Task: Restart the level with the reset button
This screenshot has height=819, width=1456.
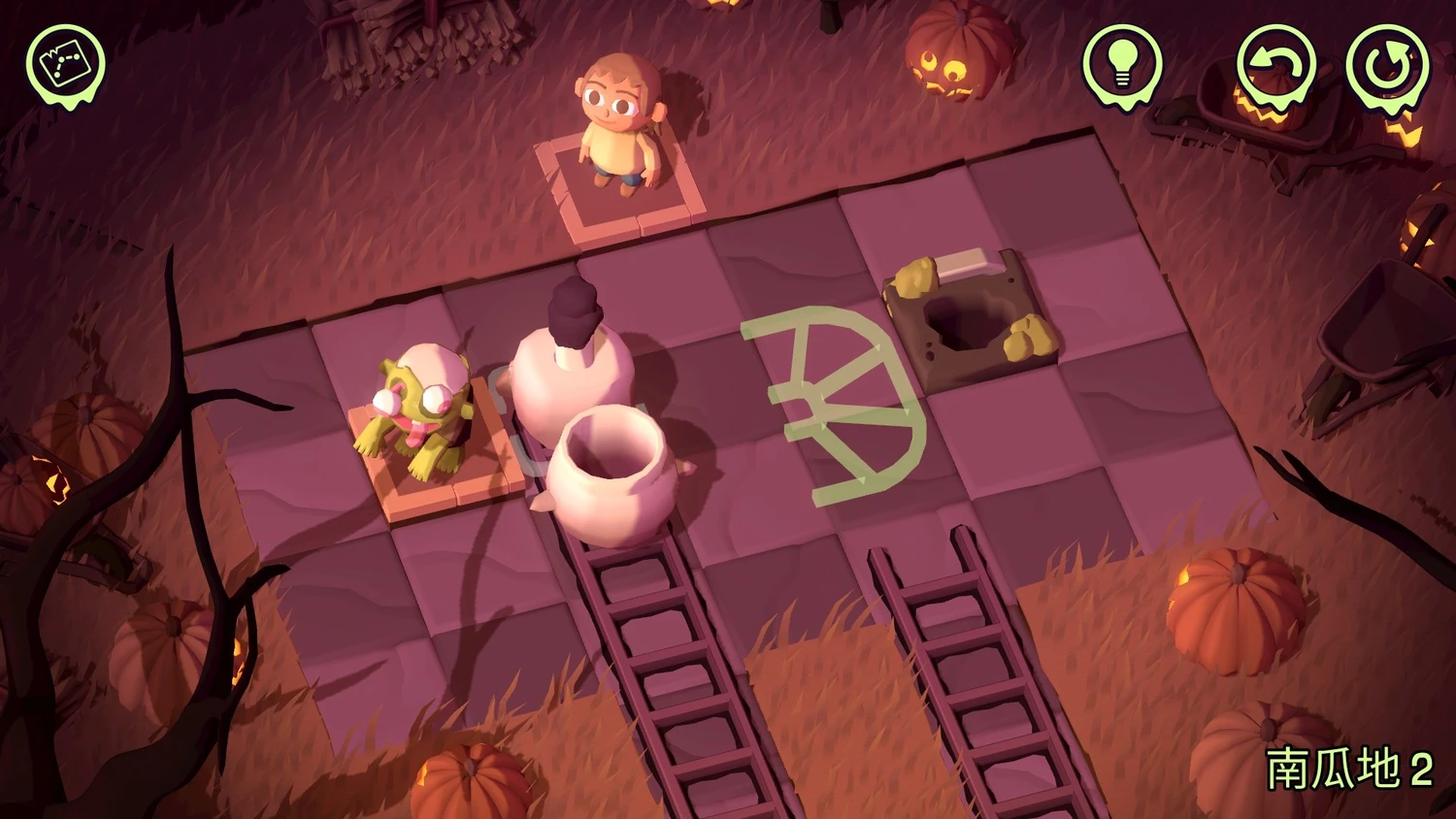Action: tap(1387, 64)
